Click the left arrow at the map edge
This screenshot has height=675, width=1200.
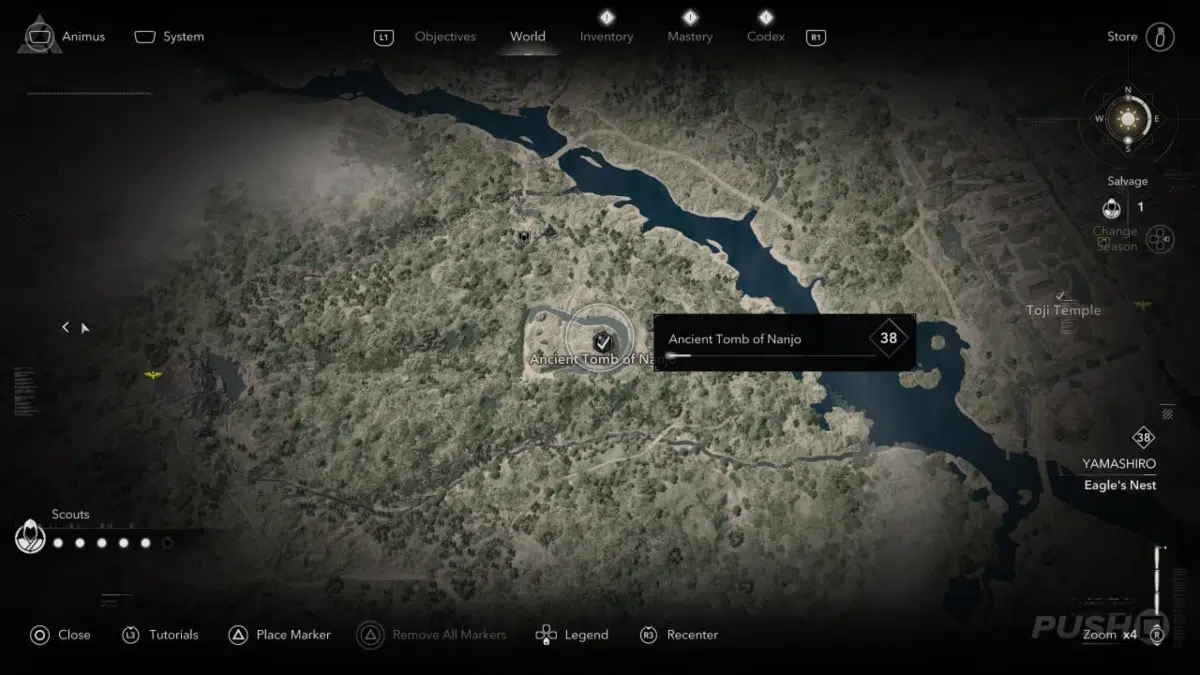point(66,327)
